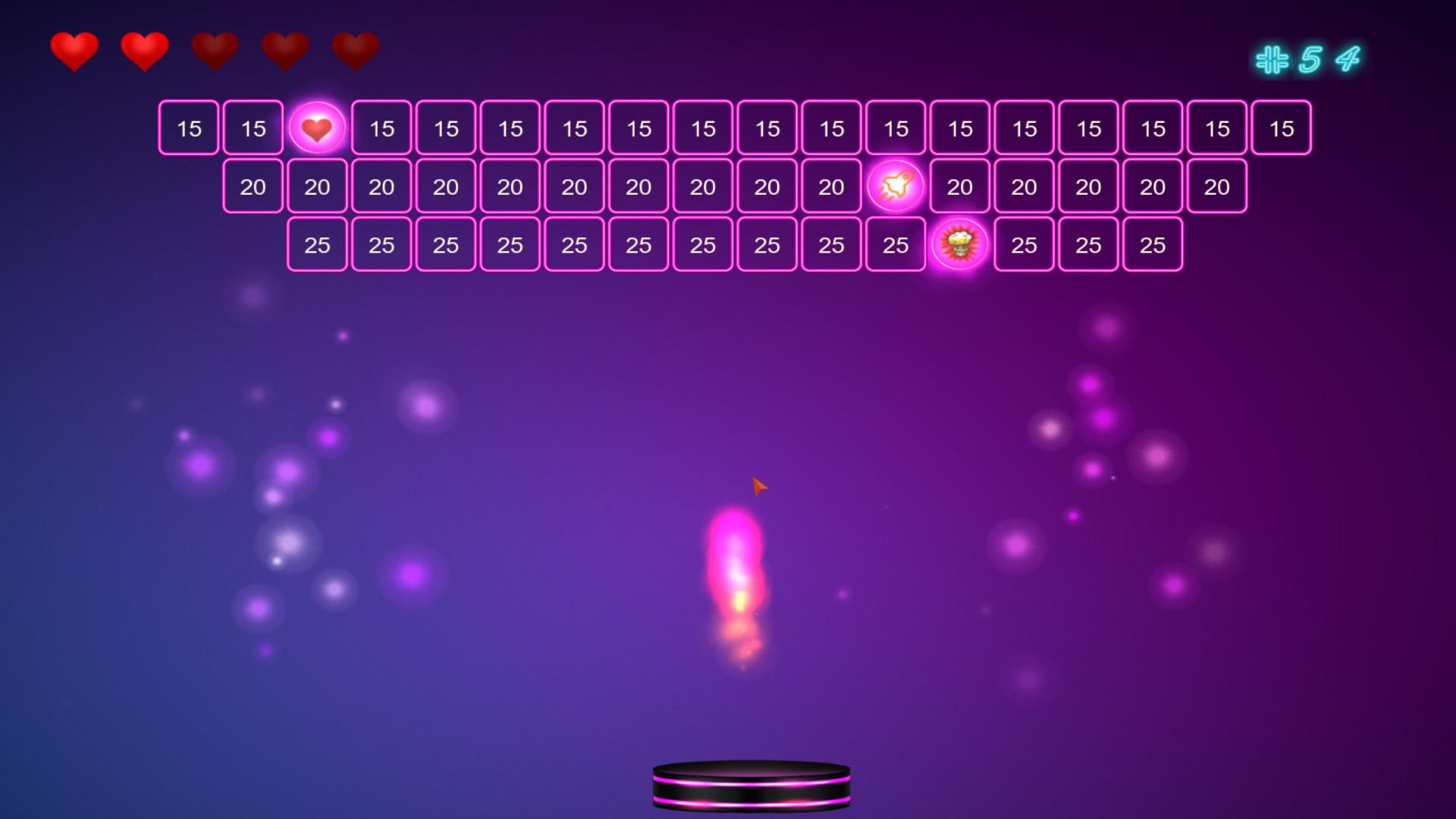
Task: Click the leftmost 20-point brick
Action: coord(253,187)
